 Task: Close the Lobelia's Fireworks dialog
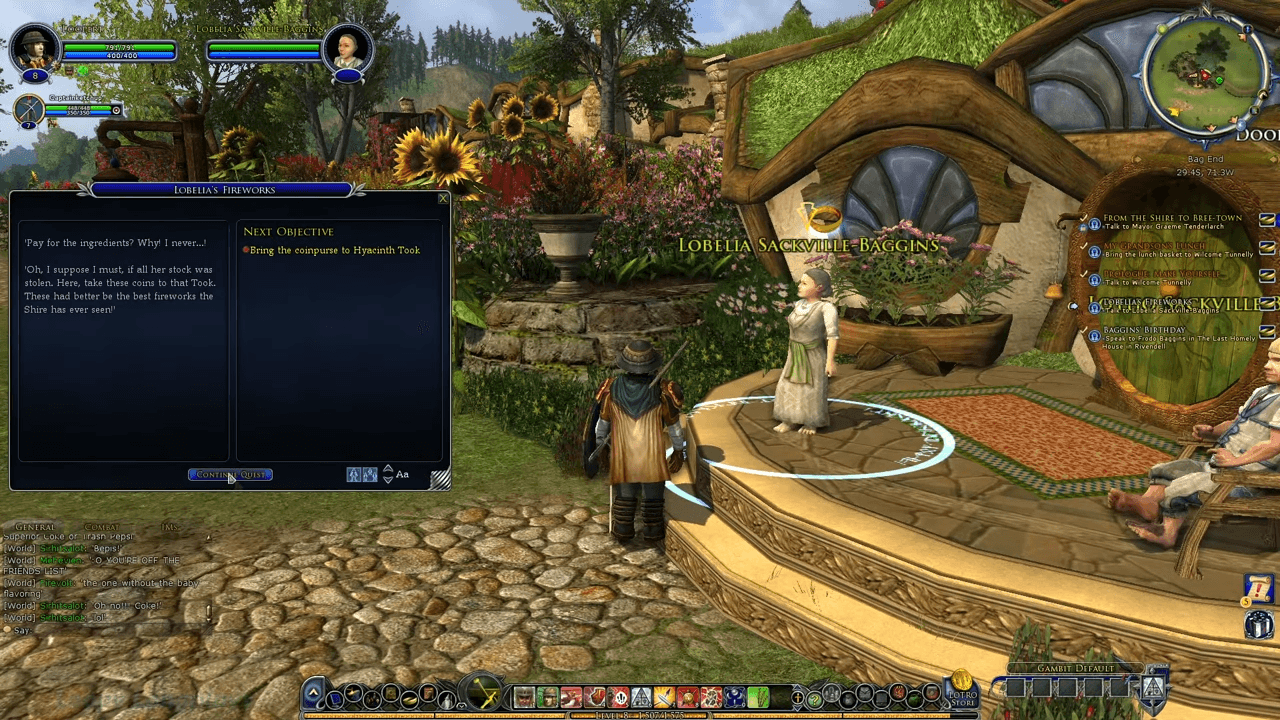click(443, 198)
